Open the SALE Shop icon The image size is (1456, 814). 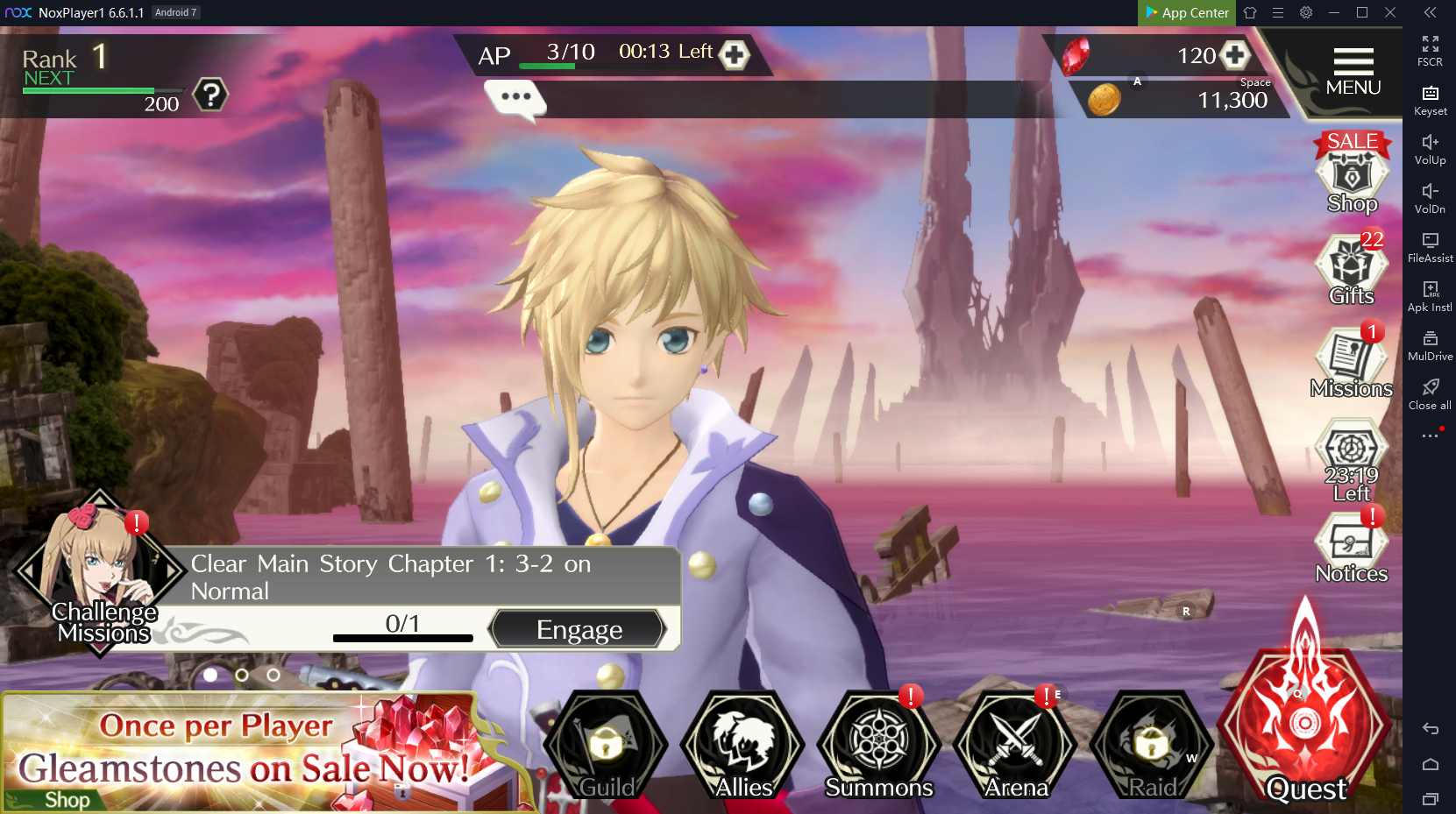pyautogui.click(x=1352, y=176)
